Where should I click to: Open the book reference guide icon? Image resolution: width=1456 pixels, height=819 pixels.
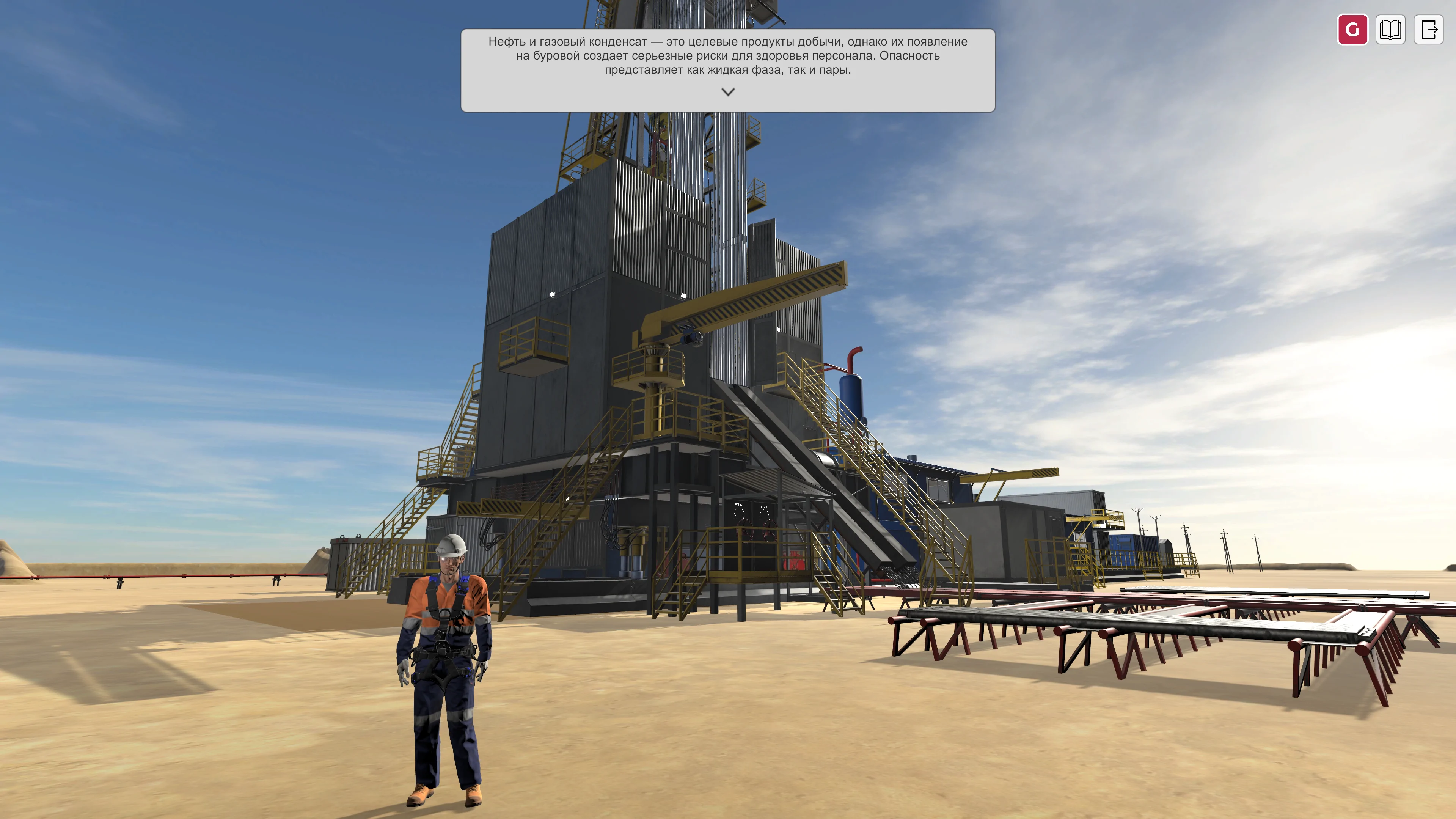[x=1390, y=29]
